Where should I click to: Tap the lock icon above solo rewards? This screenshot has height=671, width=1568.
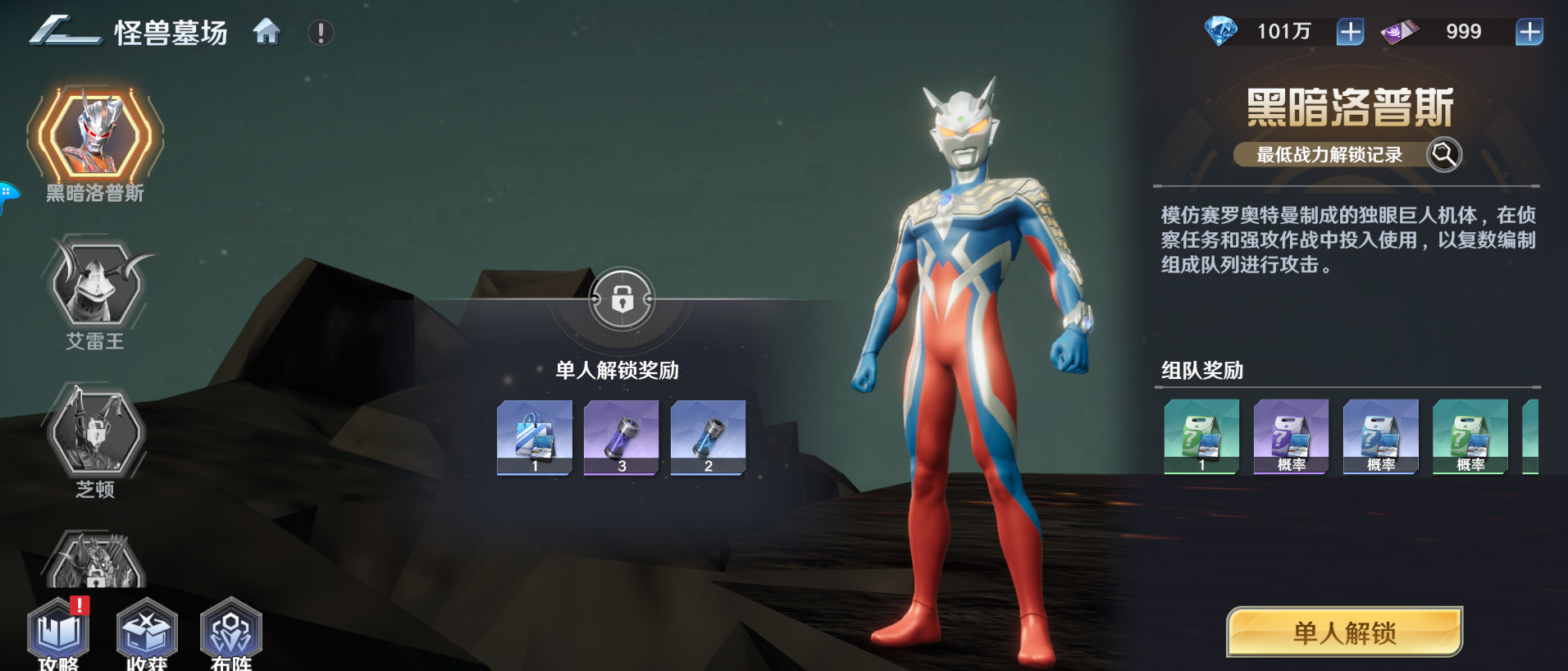click(x=622, y=299)
